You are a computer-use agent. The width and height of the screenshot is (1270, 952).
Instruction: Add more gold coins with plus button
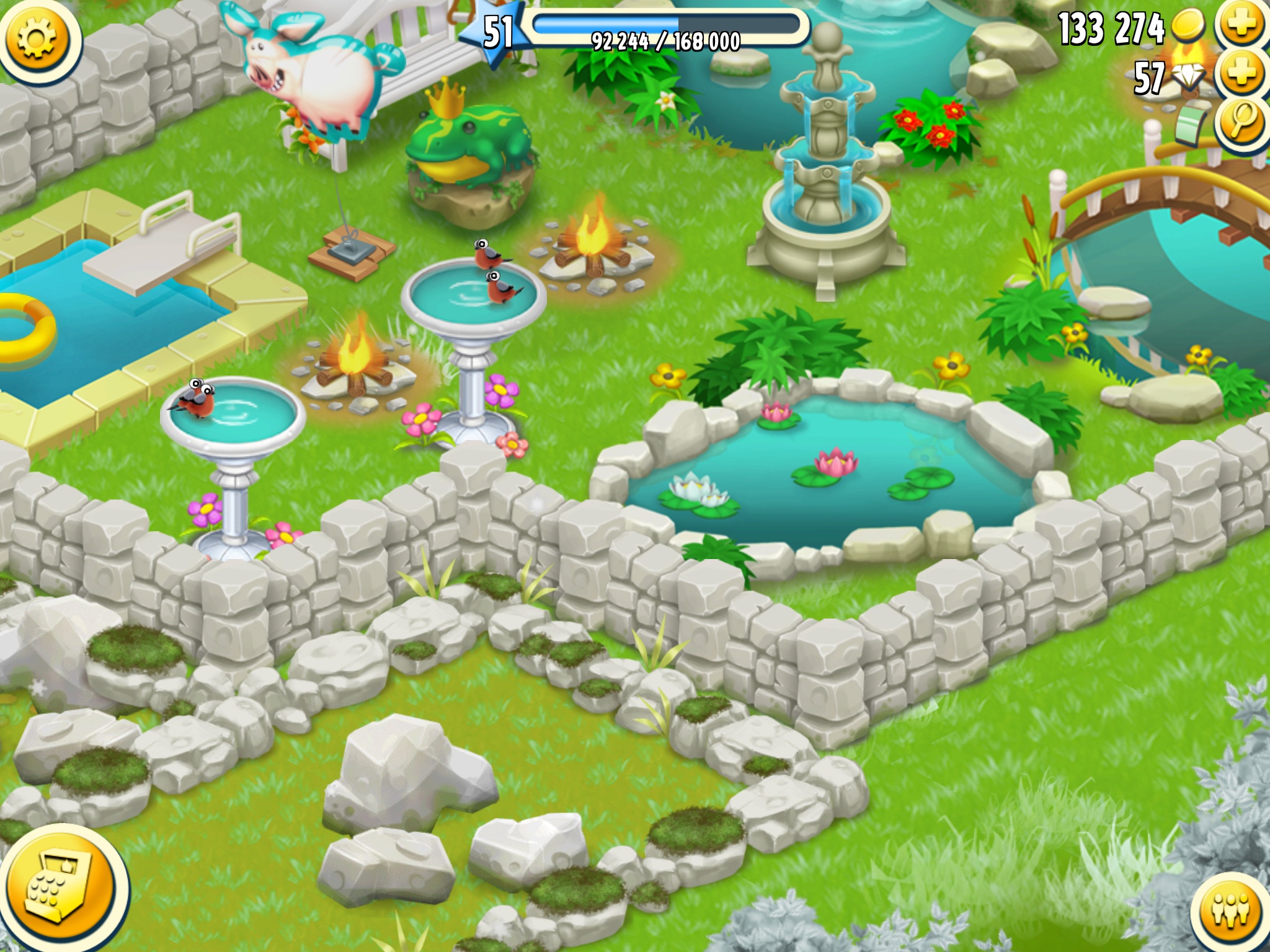1242,25
